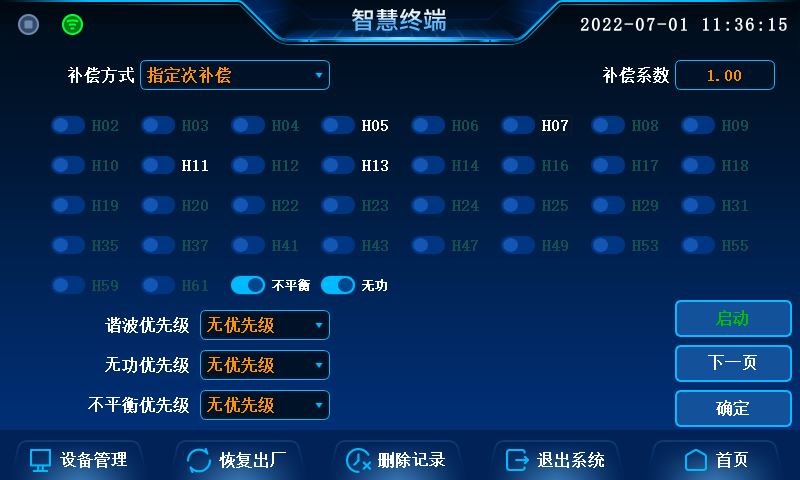Open the 谐波优先级 dropdown
800x480 pixels.
pyautogui.click(x=265, y=325)
